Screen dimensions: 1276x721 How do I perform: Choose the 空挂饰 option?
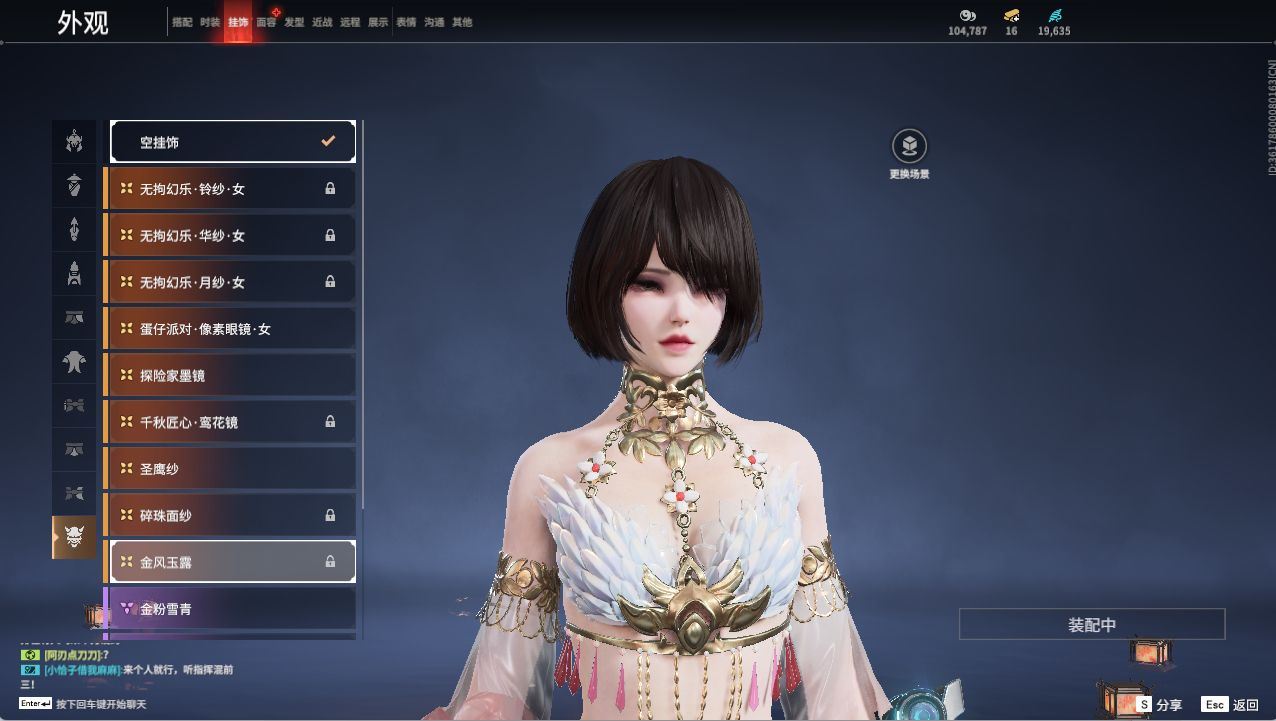[x=232, y=142]
